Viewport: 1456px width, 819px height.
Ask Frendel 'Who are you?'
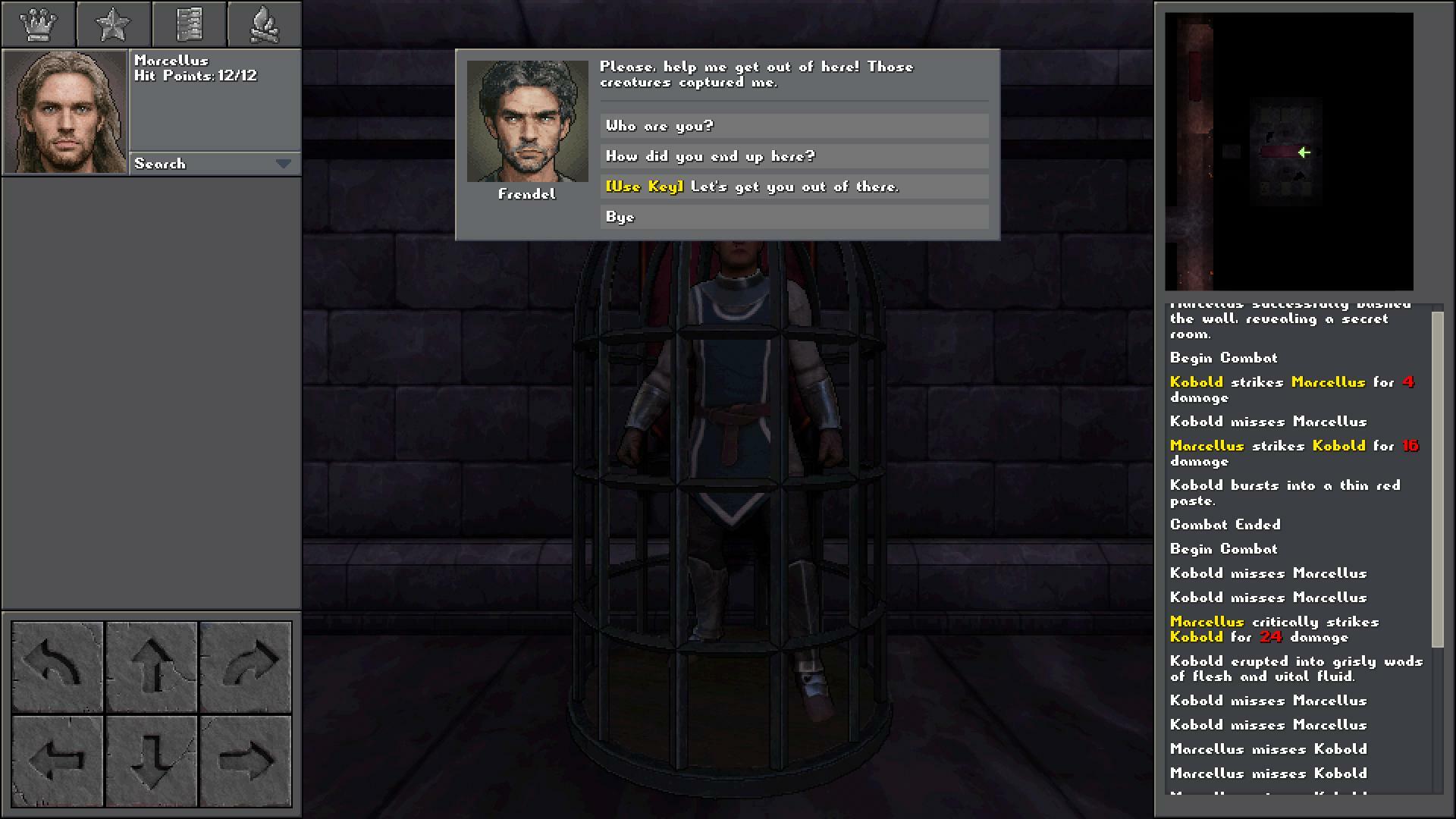793,126
